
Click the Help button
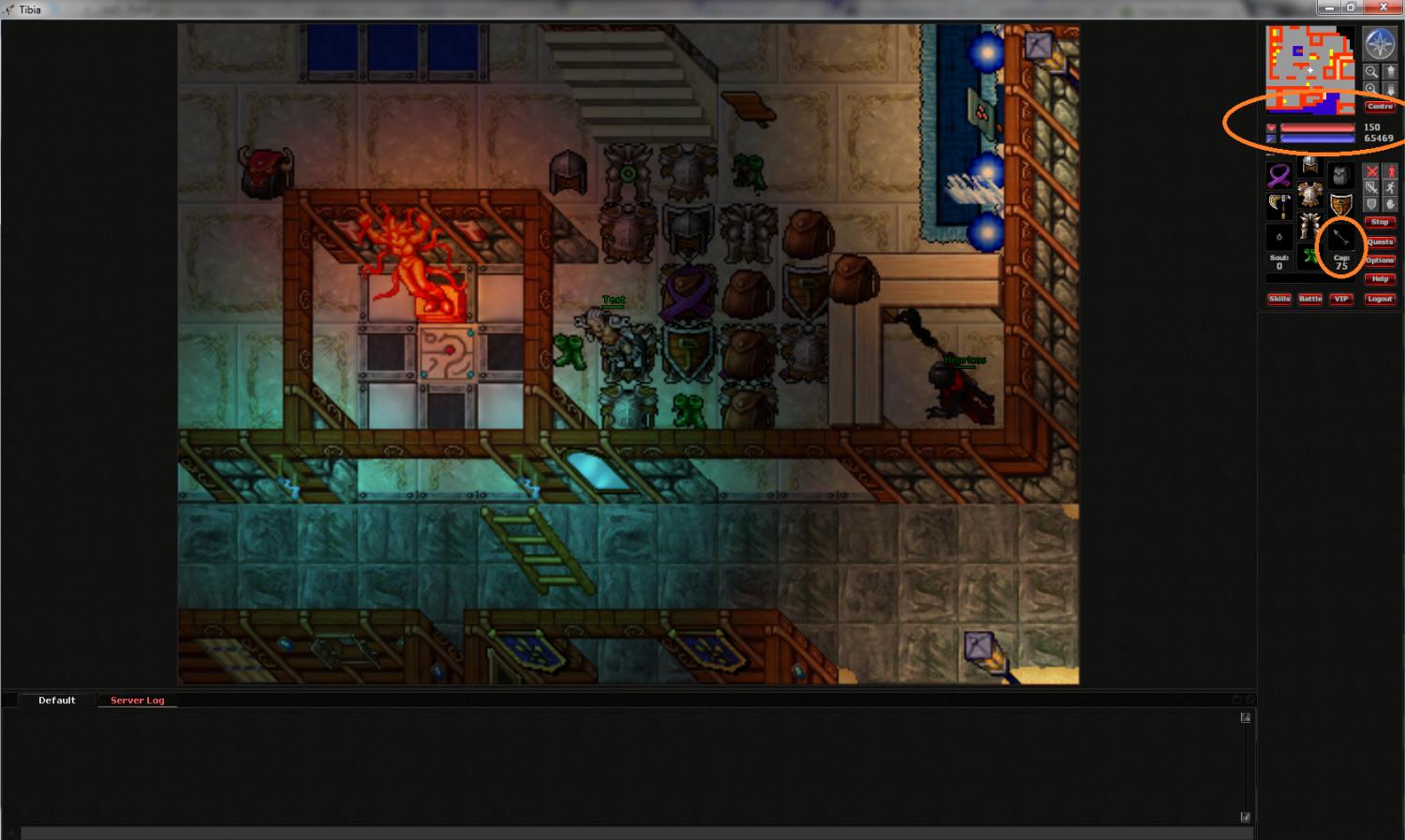click(x=1380, y=279)
